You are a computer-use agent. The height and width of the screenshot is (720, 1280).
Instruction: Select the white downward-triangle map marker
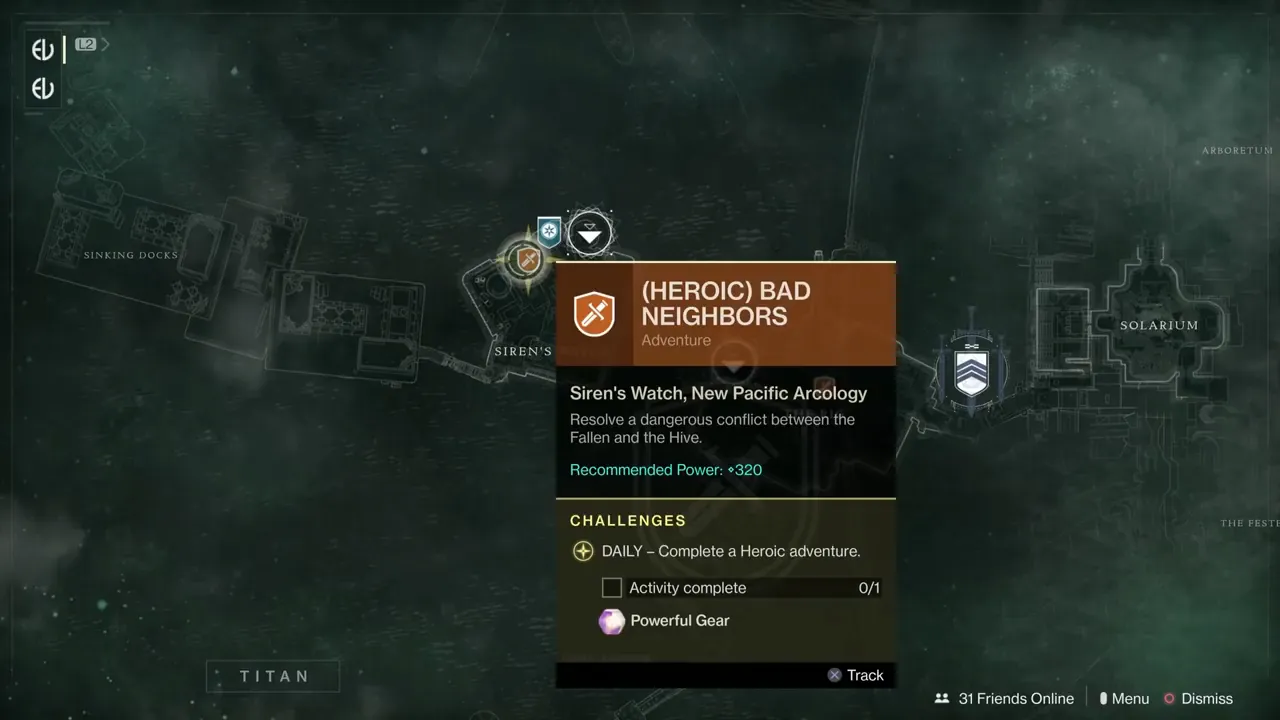click(590, 235)
